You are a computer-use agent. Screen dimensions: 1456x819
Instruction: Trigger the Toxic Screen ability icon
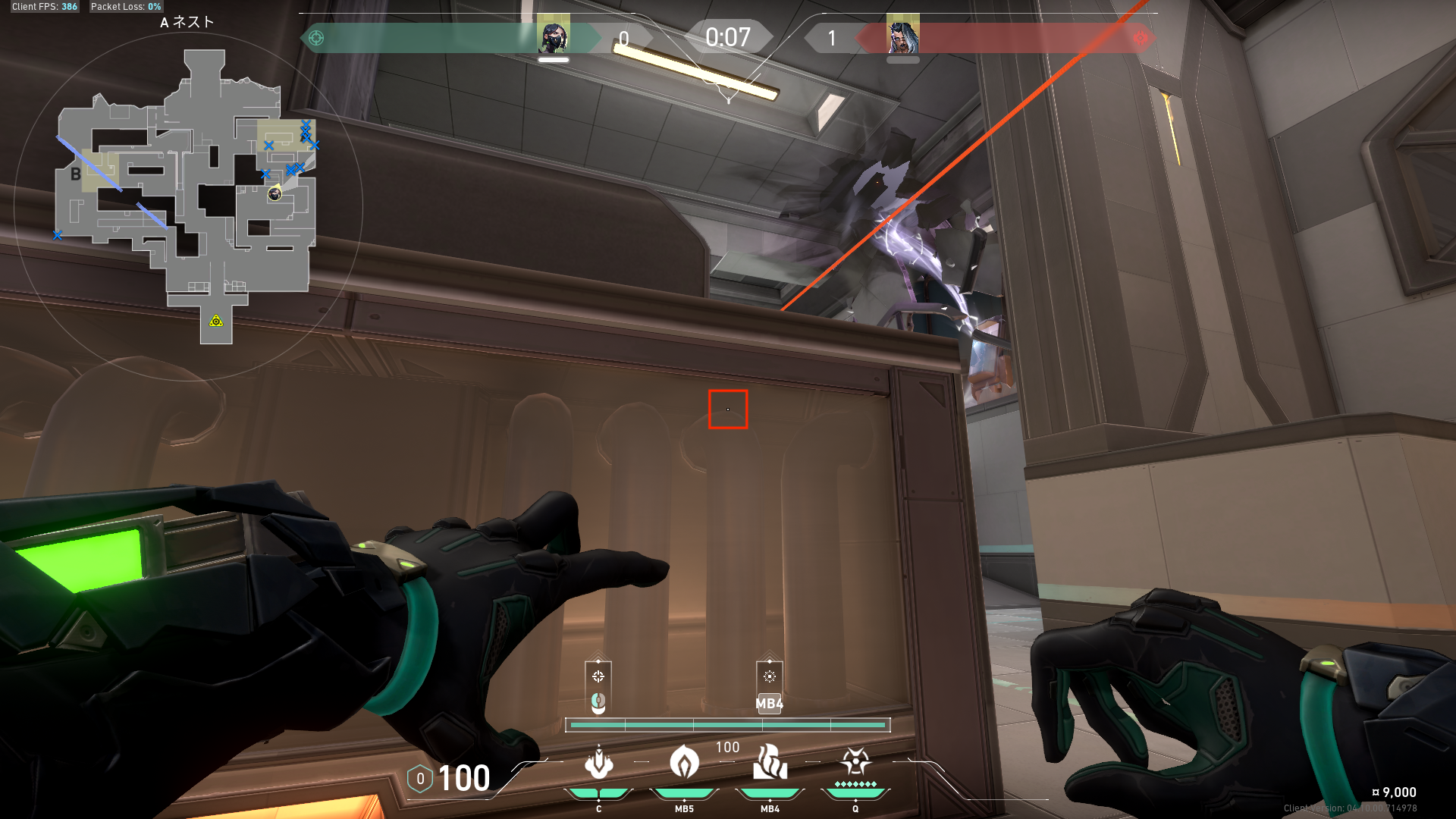click(770, 762)
